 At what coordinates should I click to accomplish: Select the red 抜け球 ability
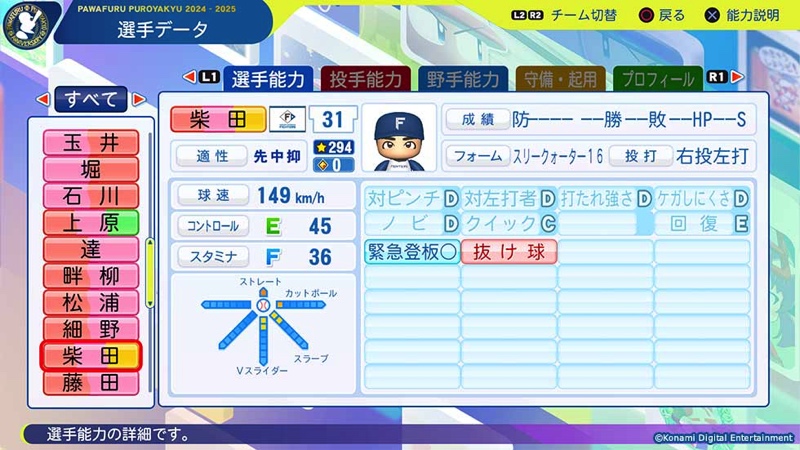[508, 252]
